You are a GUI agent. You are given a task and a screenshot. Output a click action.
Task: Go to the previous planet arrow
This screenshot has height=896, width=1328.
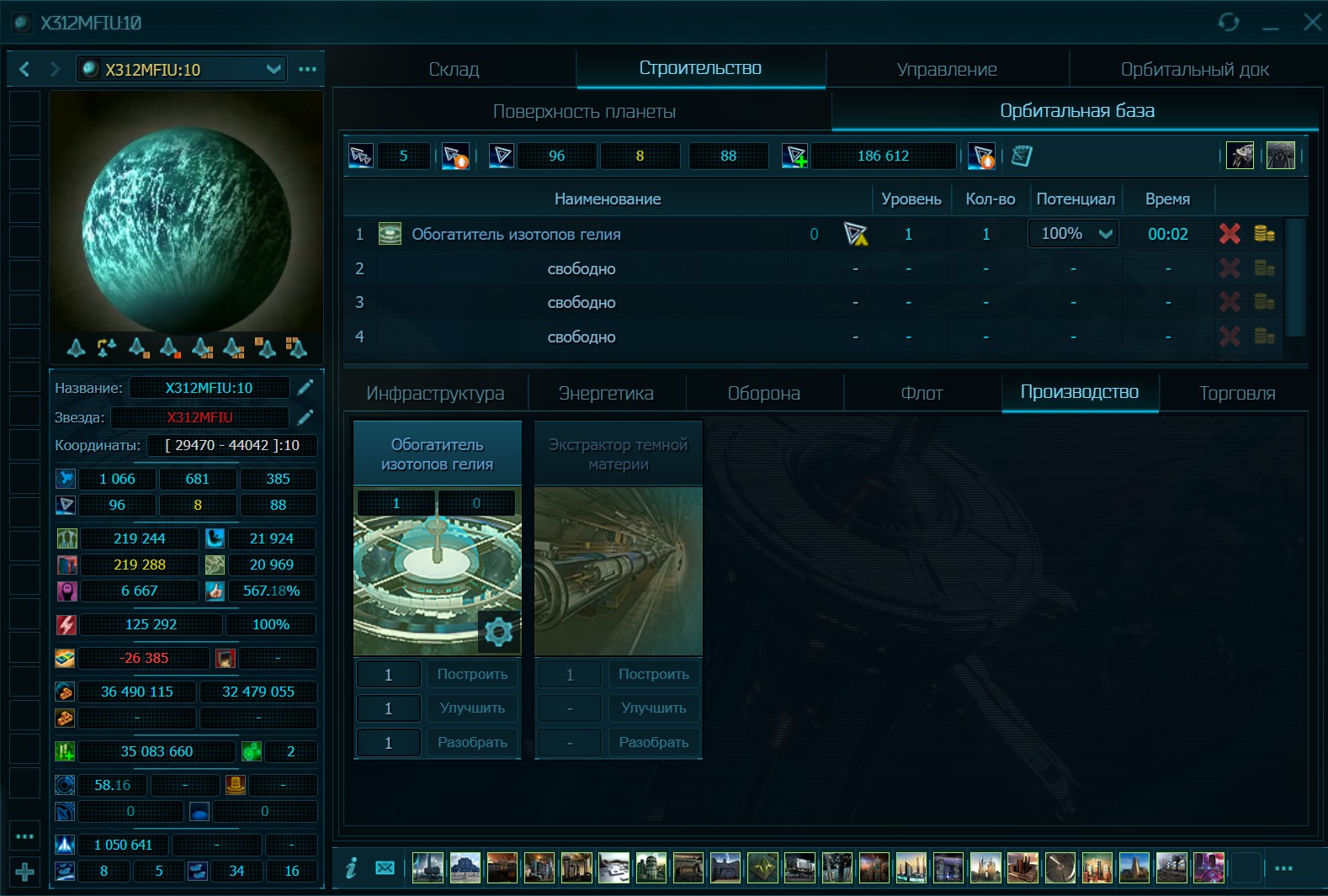tap(24, 69)
